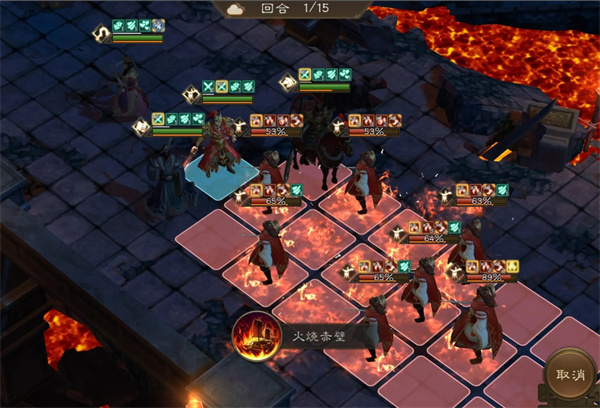Check the cloud weather icon
The height and width of the screenshot is (408, 600).
pyautogui.click(x=236, y=8)
